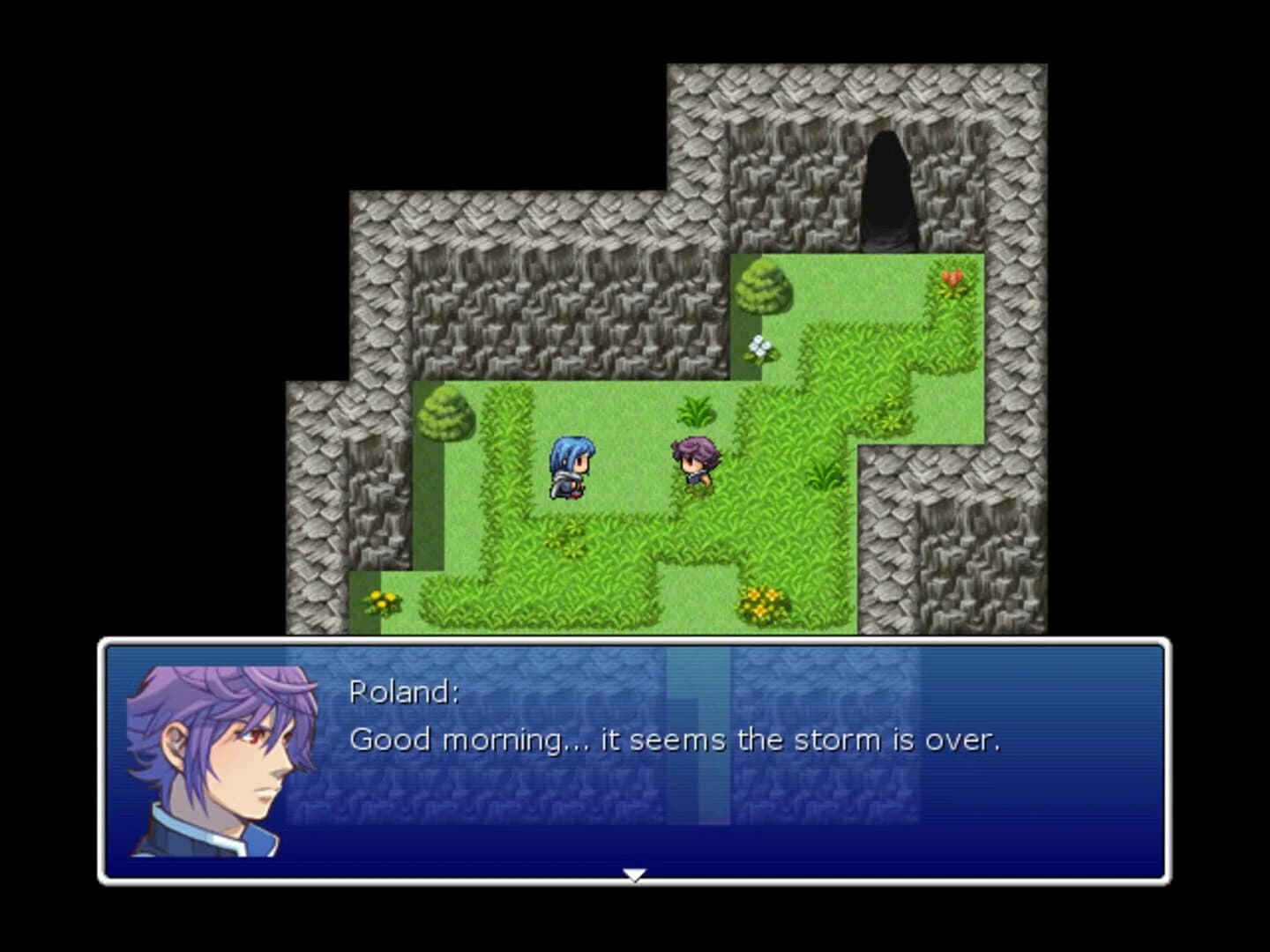Click the dark cave entrance opening
This screenshot has width=1270, height=952.
(x=886, y=190)
